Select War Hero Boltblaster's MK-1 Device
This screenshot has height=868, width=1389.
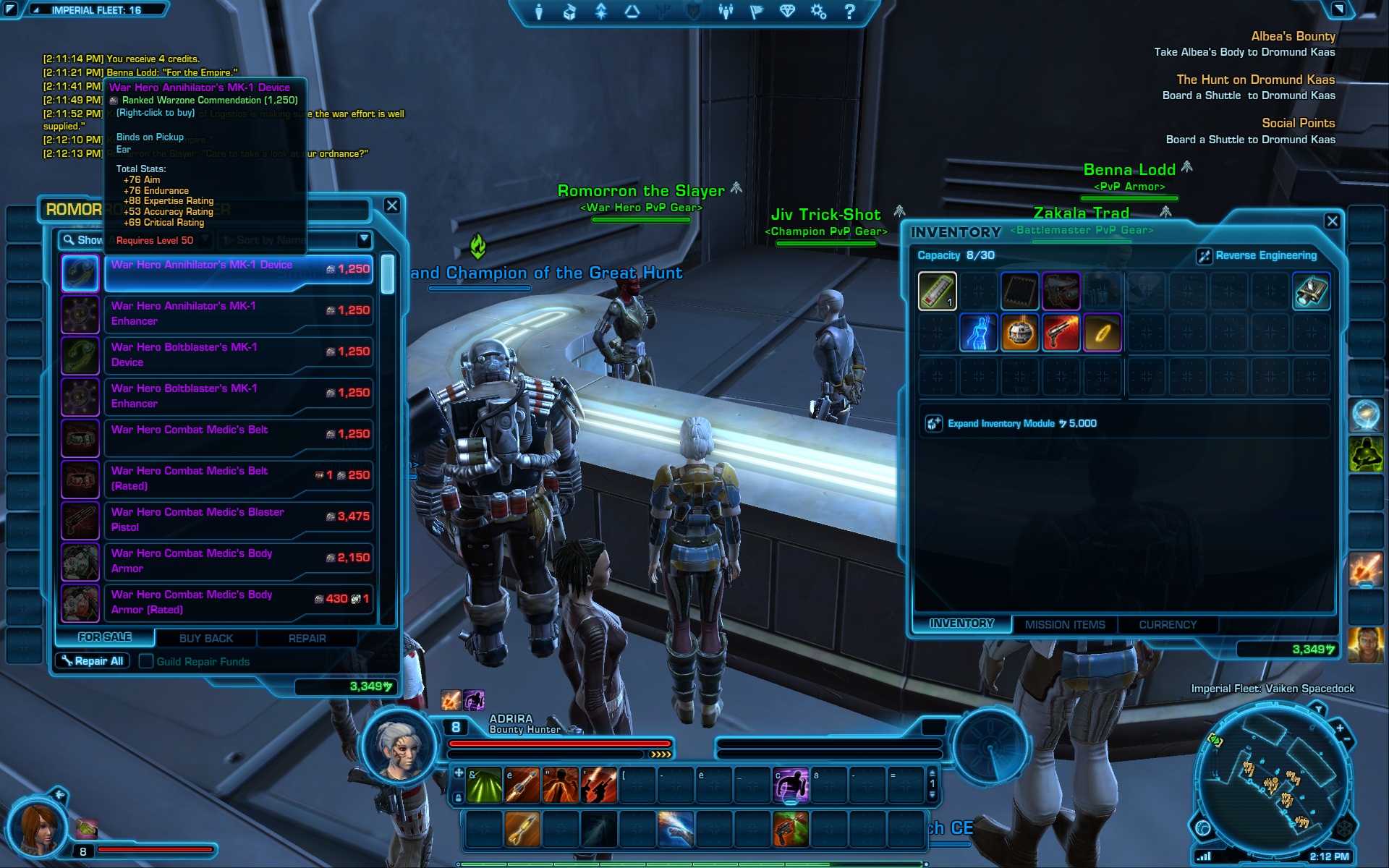238,354
